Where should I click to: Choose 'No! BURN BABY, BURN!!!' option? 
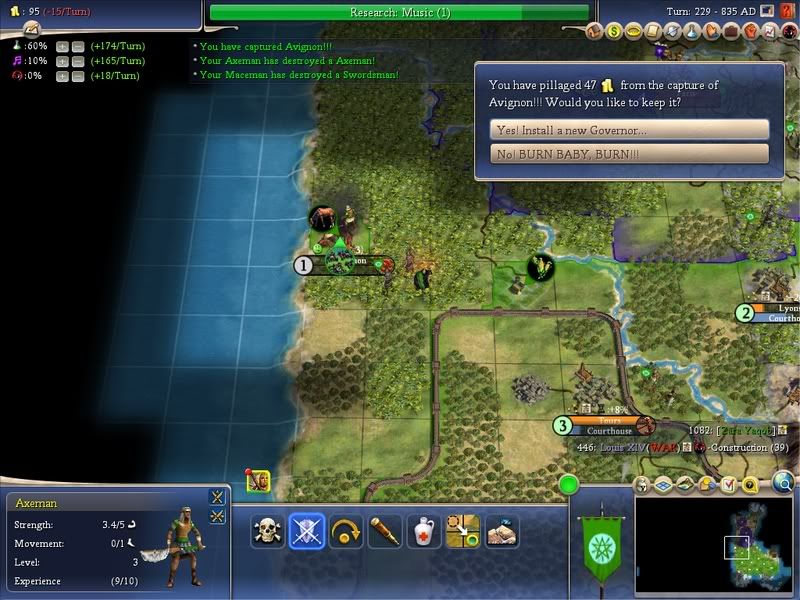click(x=630, y=154)
